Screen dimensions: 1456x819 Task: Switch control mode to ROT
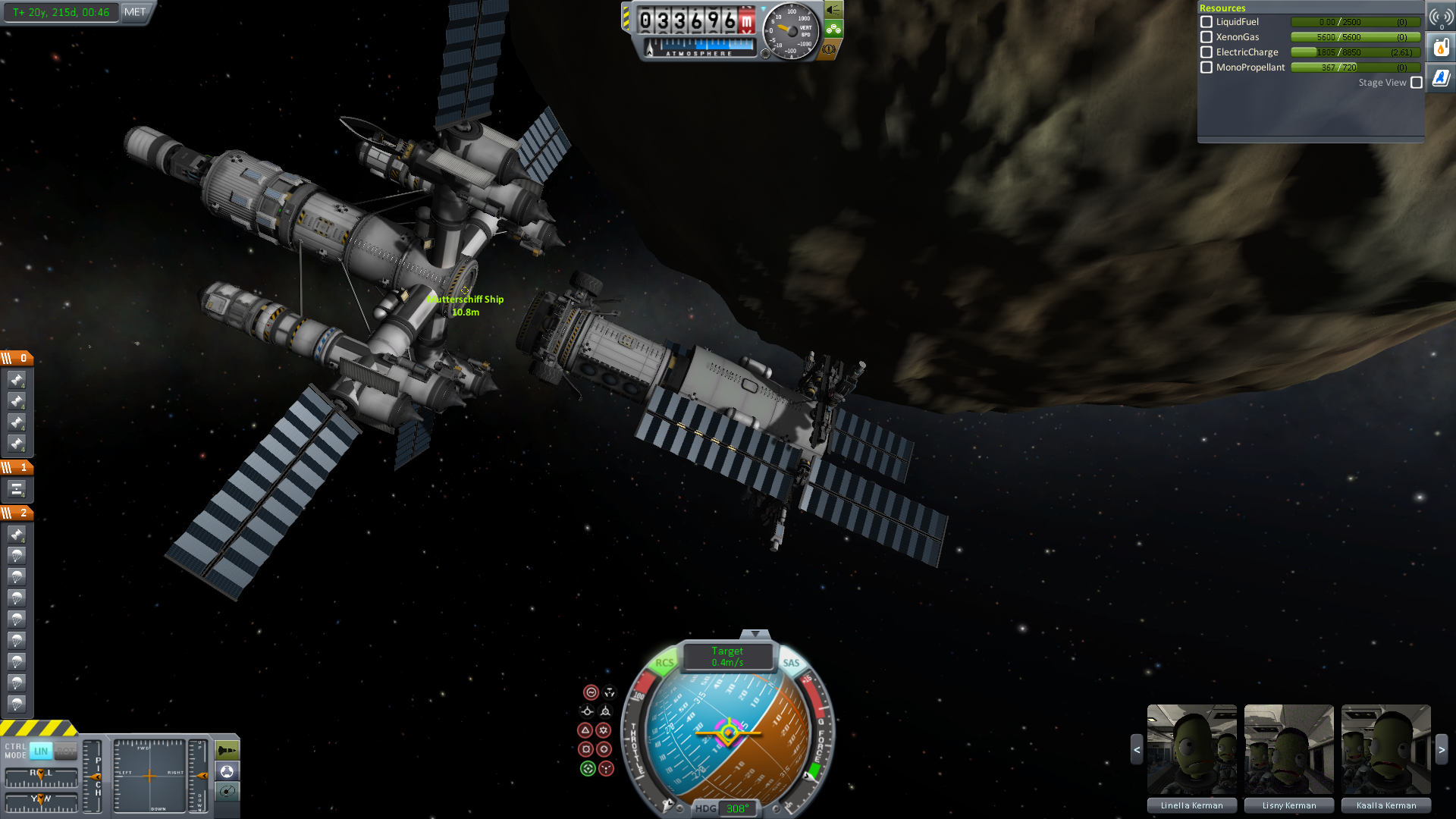coord(66,751)
